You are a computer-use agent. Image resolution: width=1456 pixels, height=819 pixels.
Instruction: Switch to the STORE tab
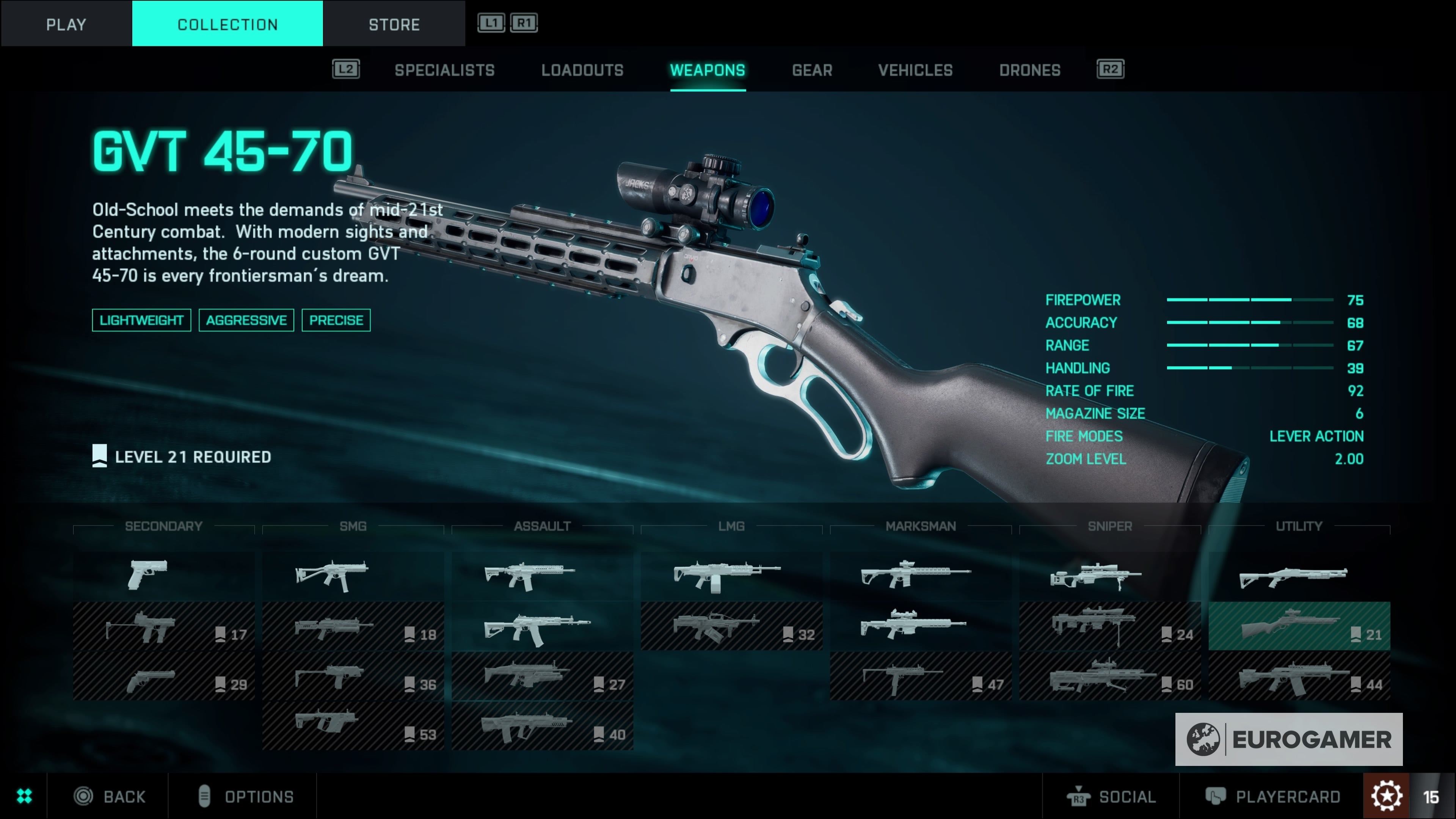tap(394, 24)
